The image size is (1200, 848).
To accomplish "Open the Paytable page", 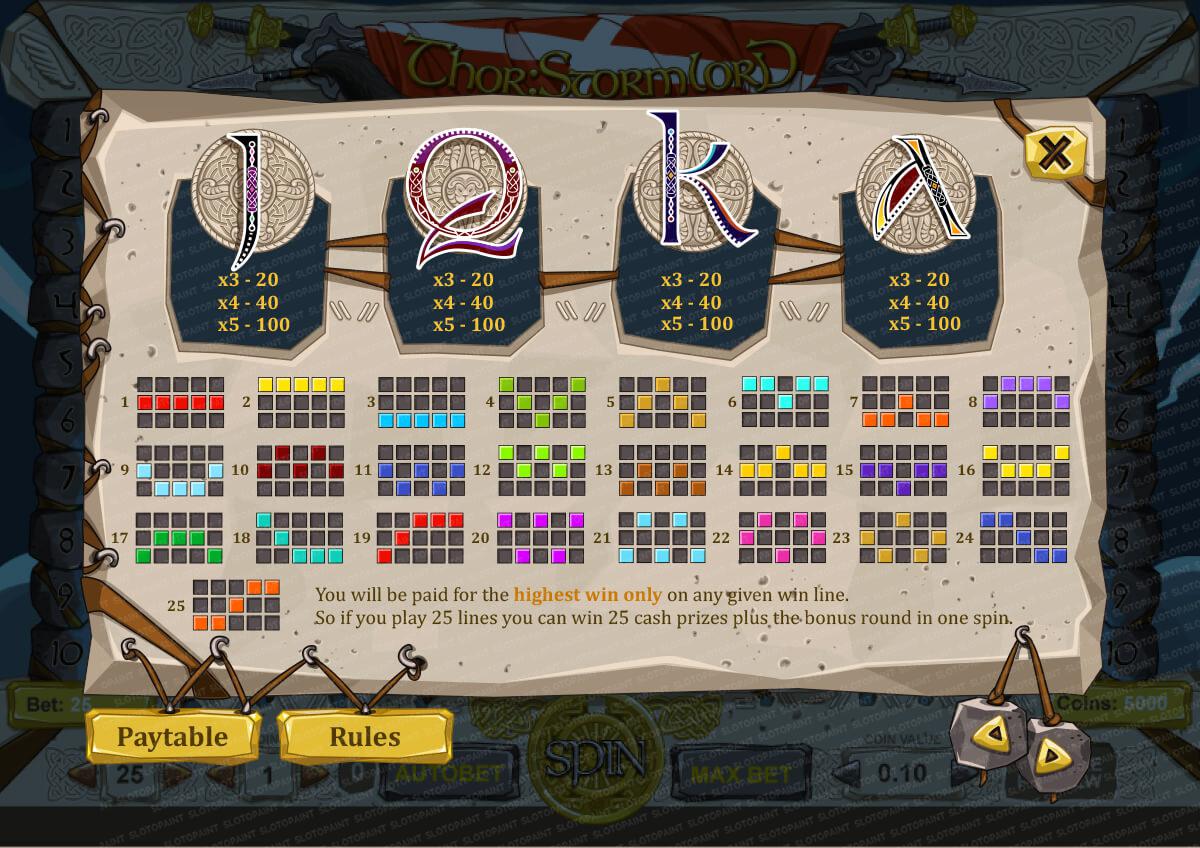I will click(173, 737).
